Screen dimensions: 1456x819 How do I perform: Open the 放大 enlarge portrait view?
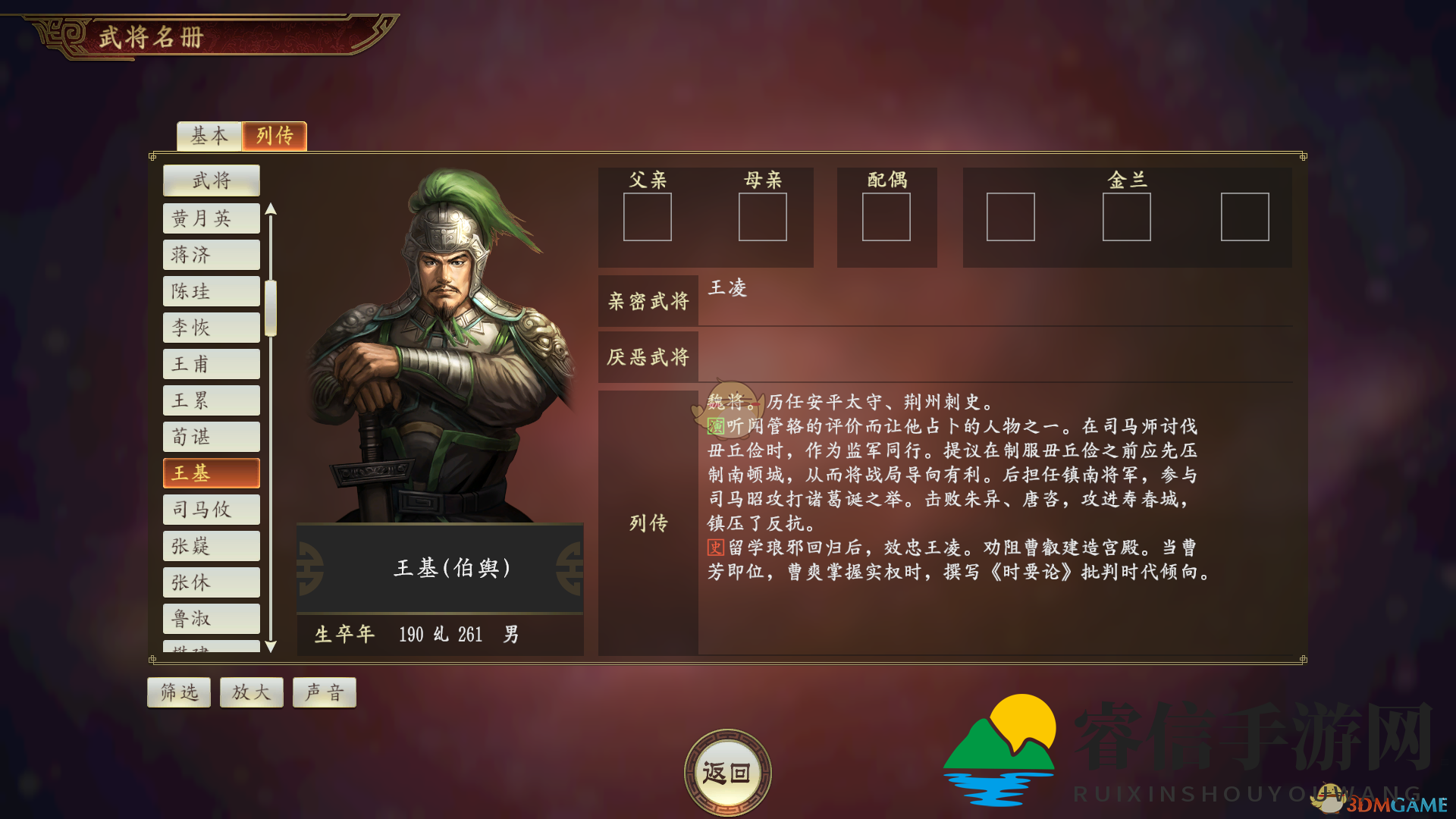(x=251, y=692)
